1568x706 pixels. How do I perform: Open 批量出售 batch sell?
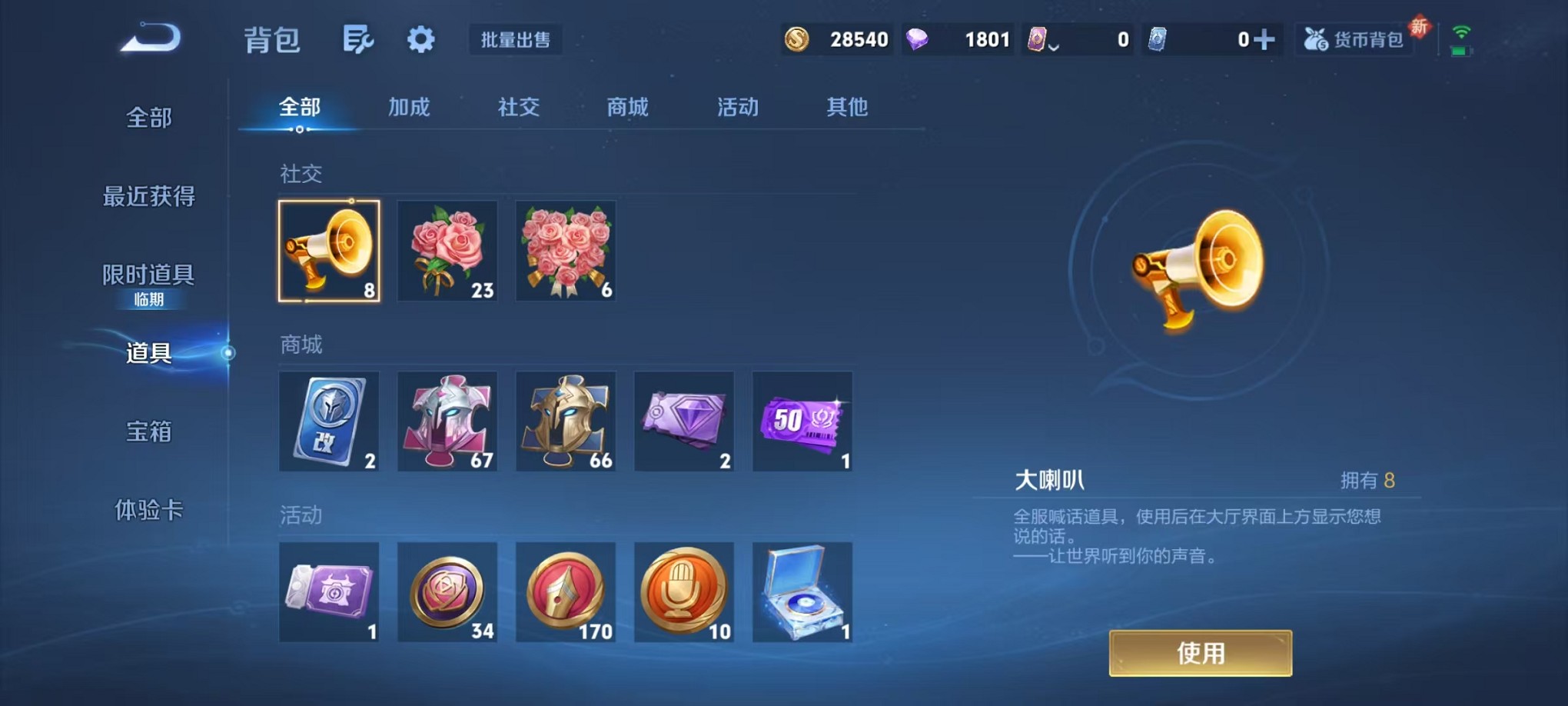tap(516, 40)
